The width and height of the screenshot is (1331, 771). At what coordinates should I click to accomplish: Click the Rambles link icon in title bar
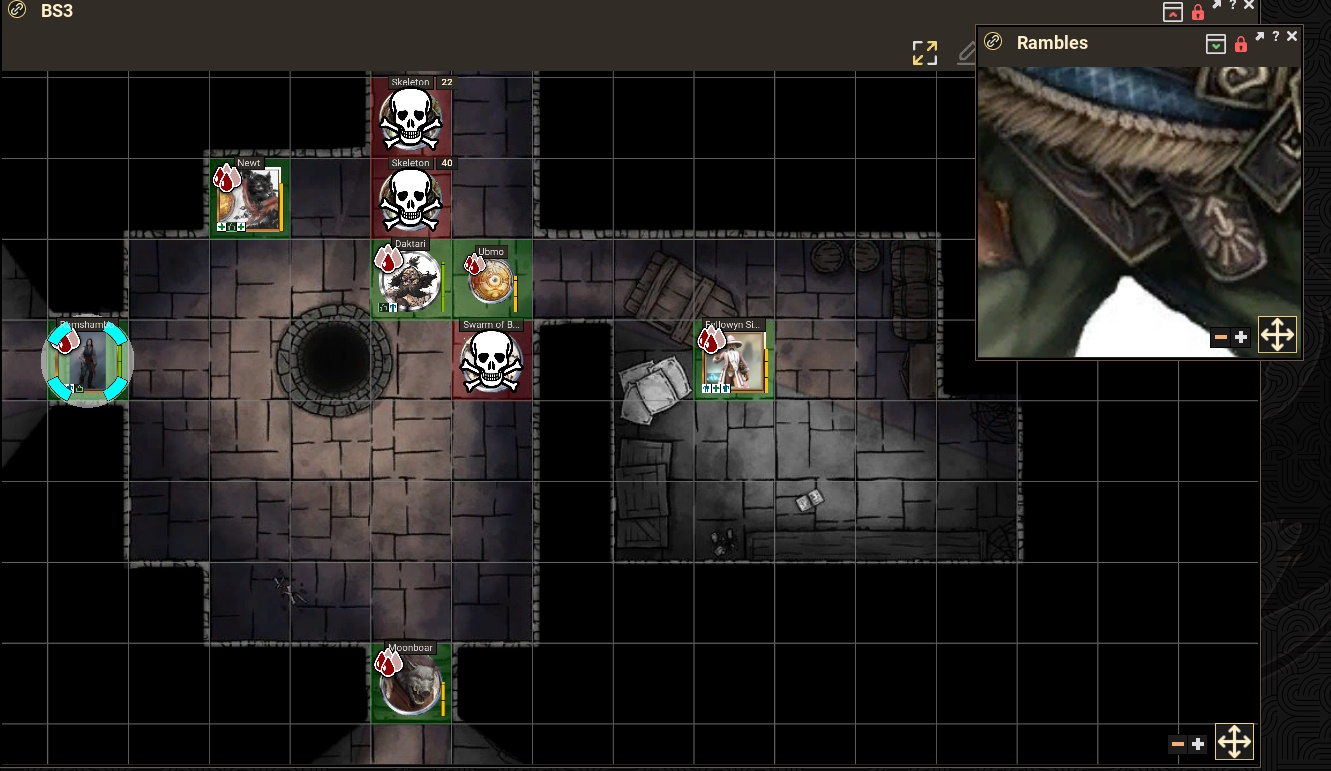[x=993, y=42]
